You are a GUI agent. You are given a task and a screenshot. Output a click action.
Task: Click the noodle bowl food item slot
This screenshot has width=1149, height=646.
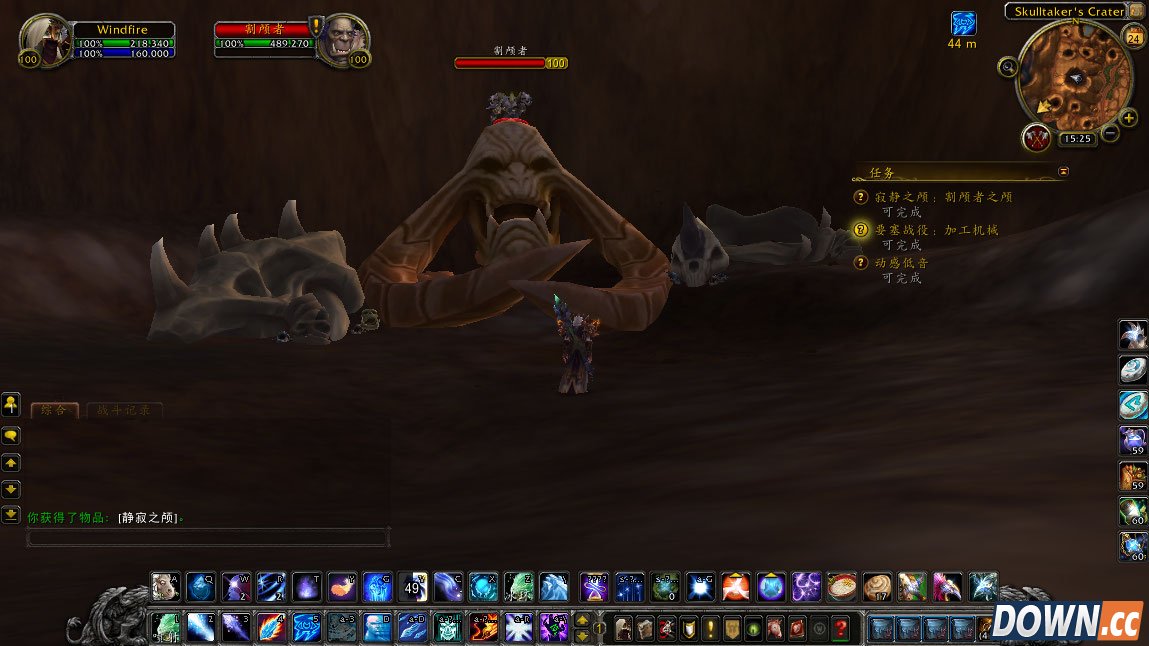coord(842,586)
